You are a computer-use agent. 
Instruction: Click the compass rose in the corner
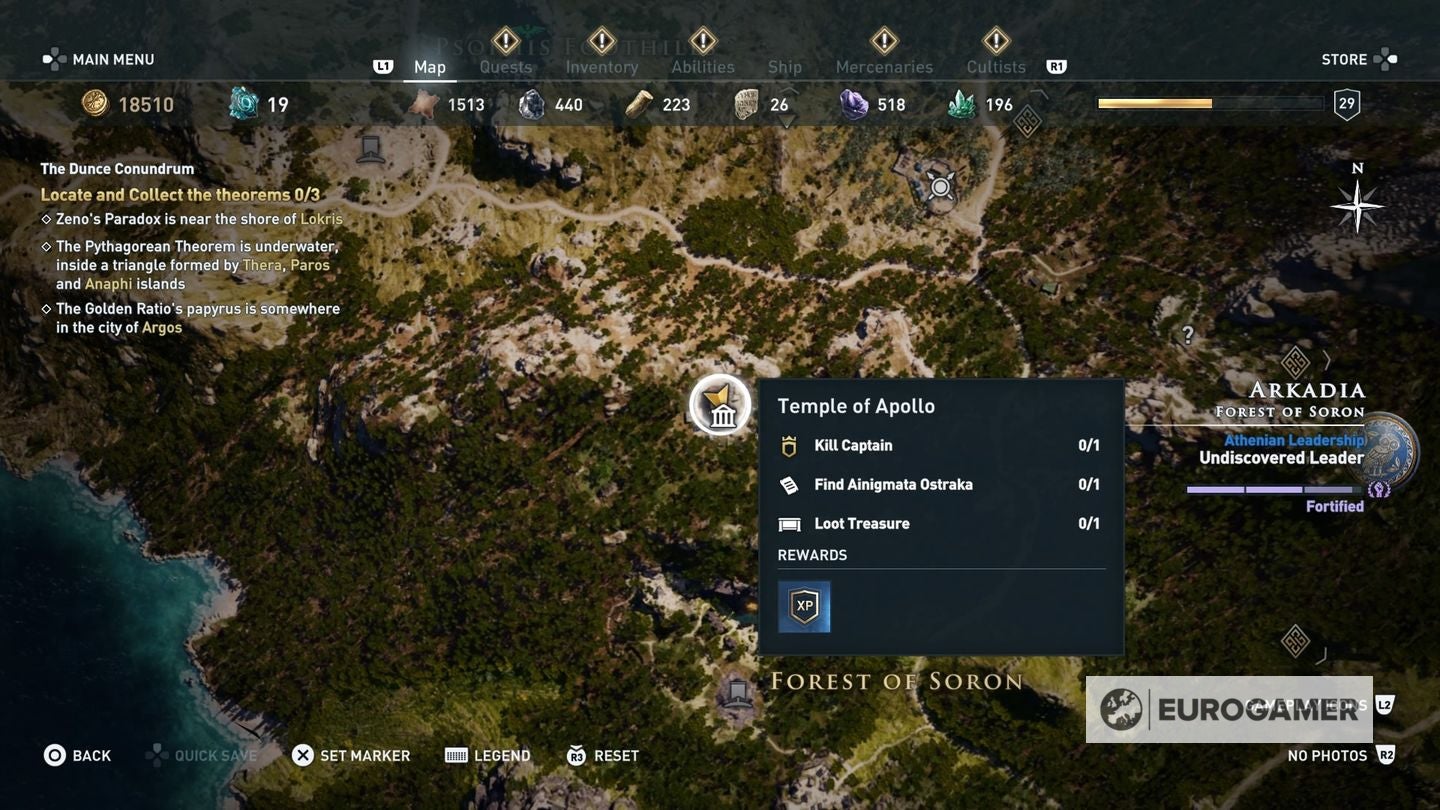coord(1356,205)
